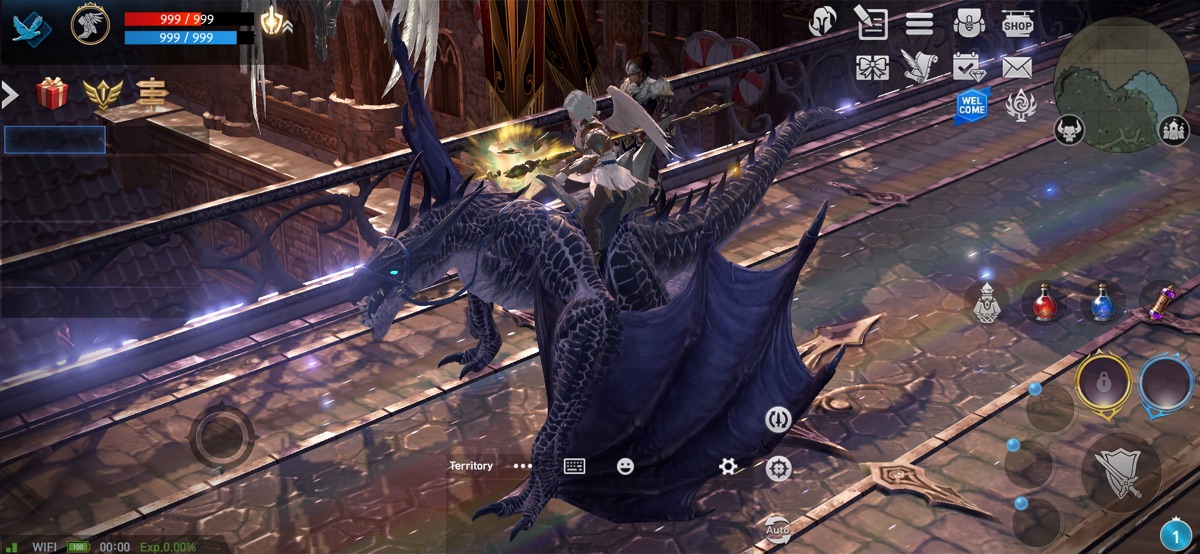Open the red gift box rewards
The width and height of the screenshot is (1200, 554).
click(x=52, y=94)
